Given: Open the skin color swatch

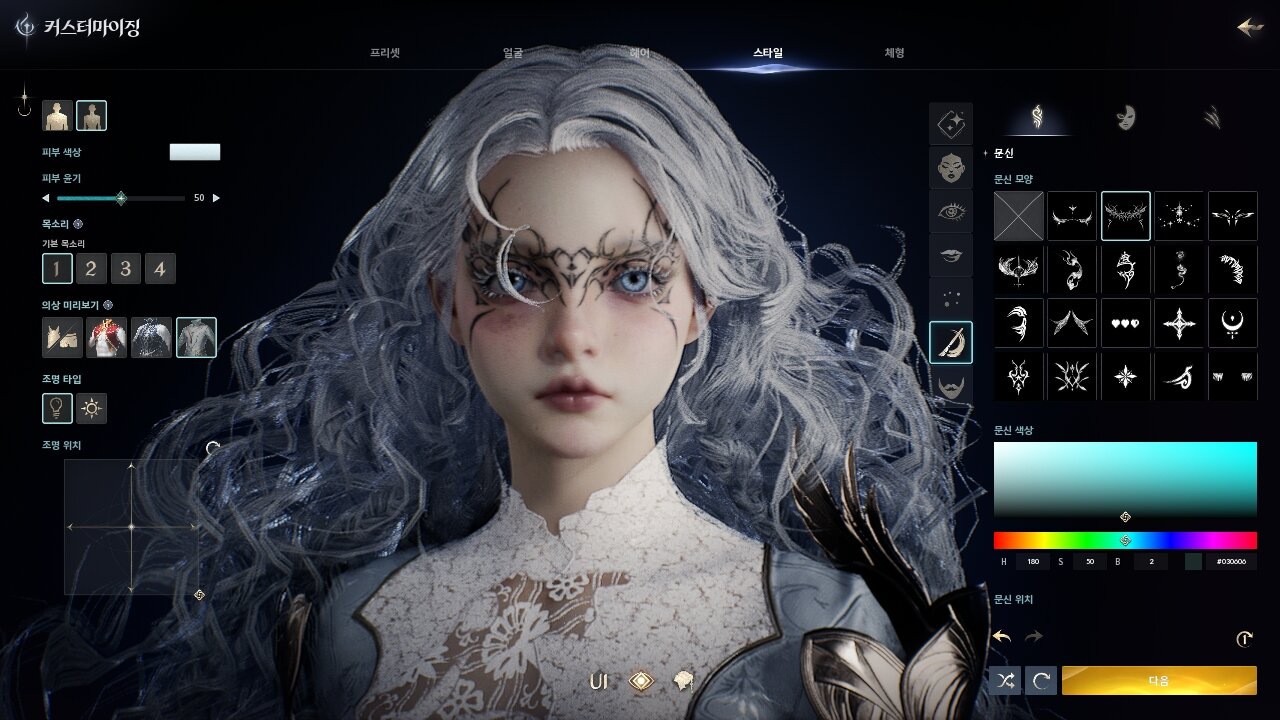Looking at the screenshot, I should [195, 152].
